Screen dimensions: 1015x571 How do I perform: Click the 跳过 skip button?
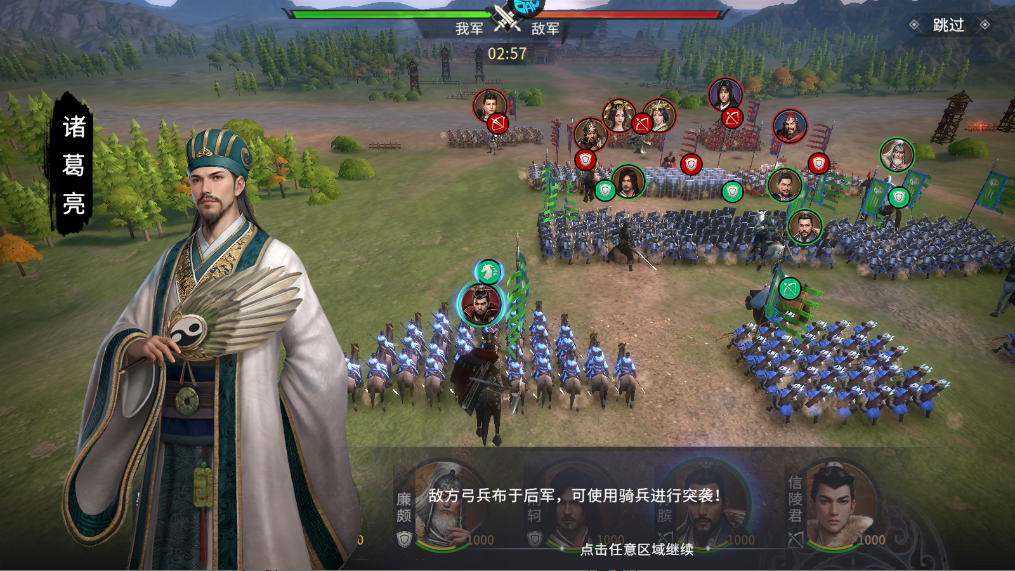pos(948,25)
